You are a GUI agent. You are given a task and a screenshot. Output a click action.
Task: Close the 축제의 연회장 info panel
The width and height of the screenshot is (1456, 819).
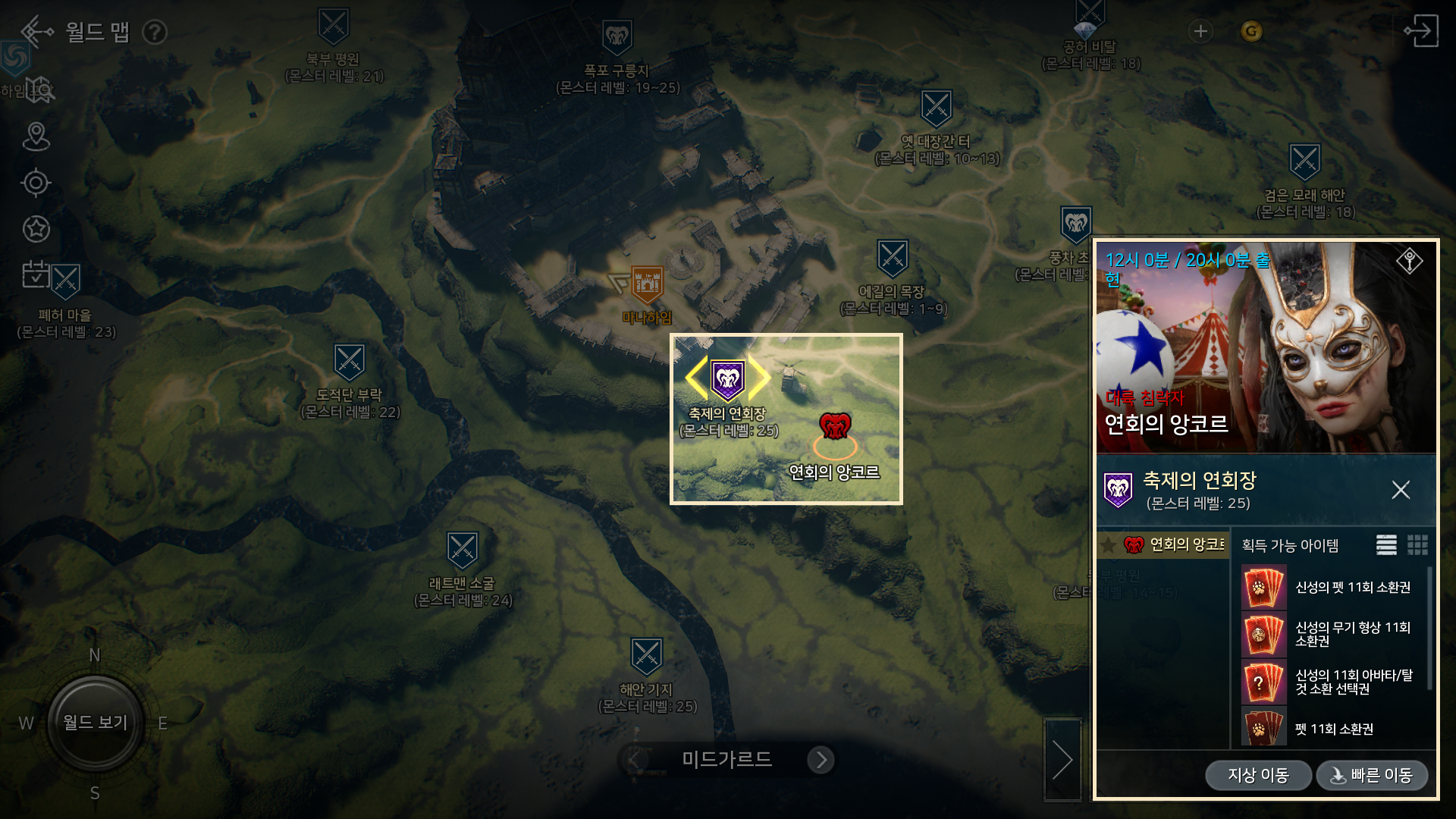point(1401,490)
